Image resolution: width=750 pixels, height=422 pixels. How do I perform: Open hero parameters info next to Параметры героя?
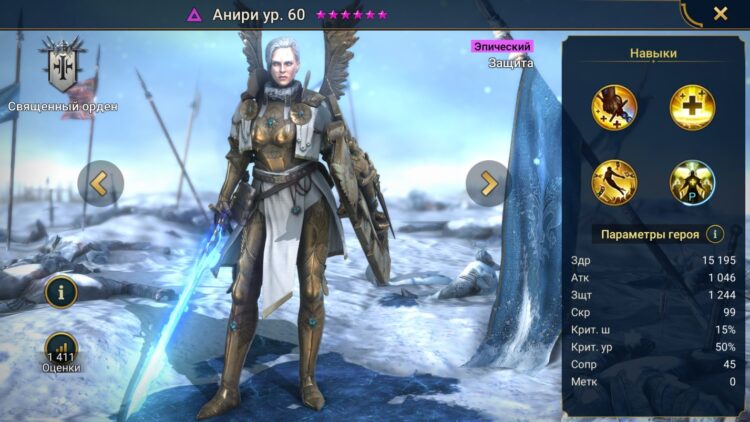click(715, 234)
